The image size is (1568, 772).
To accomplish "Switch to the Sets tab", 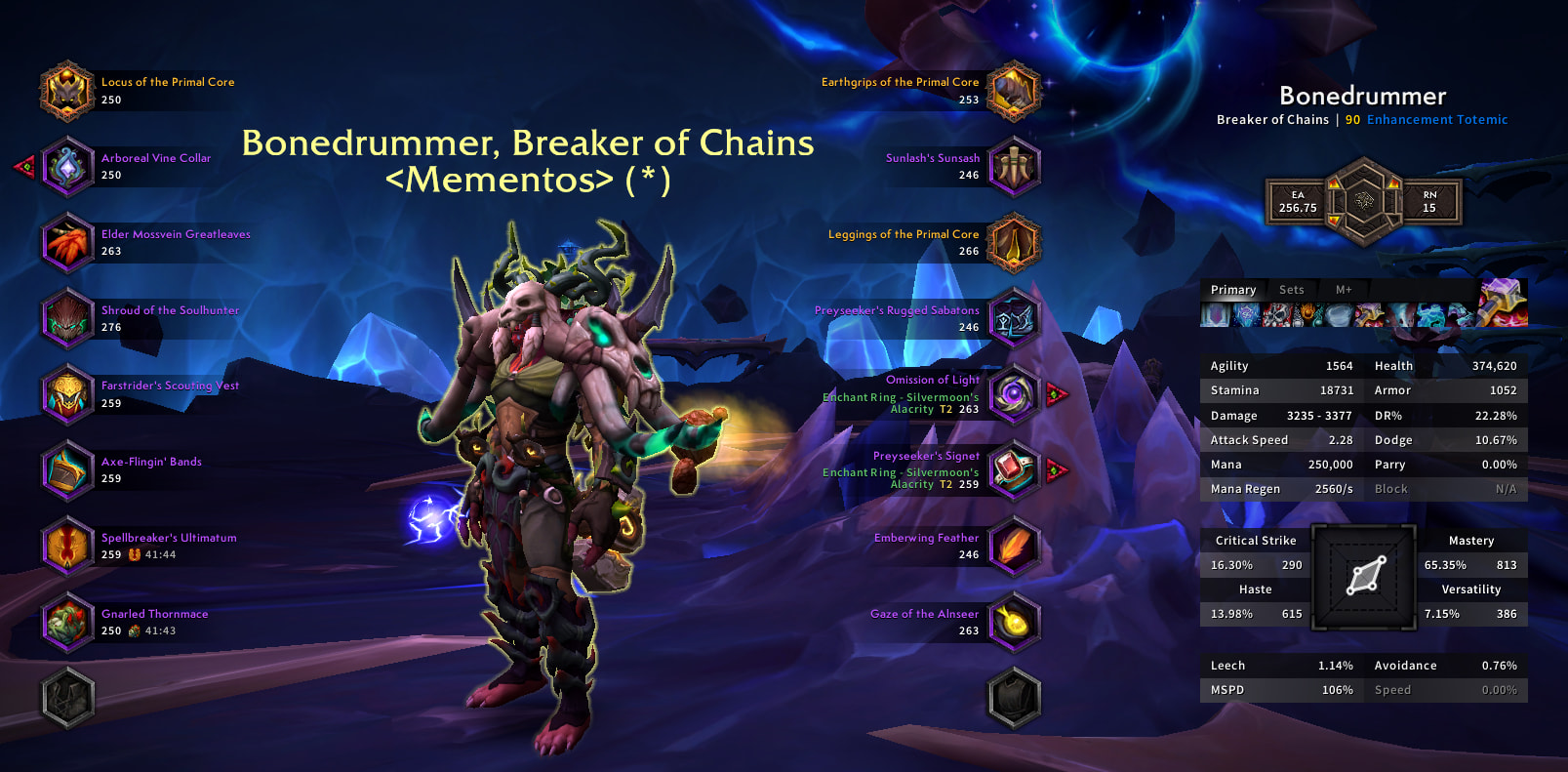I will pyautogui.click(x=1291, y=290).
